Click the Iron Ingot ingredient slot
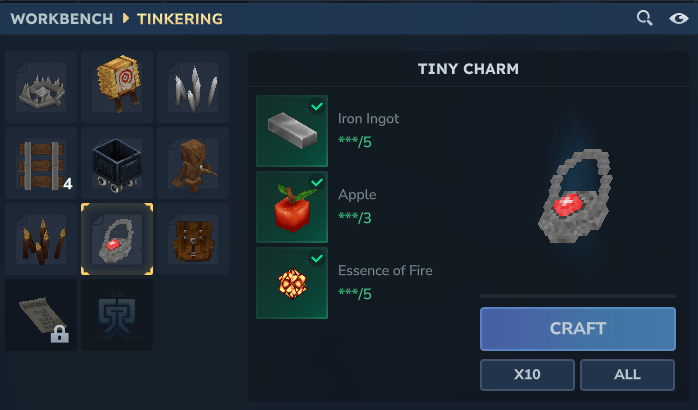The height and width of the screenshot is (410, 698). point(292,131)
